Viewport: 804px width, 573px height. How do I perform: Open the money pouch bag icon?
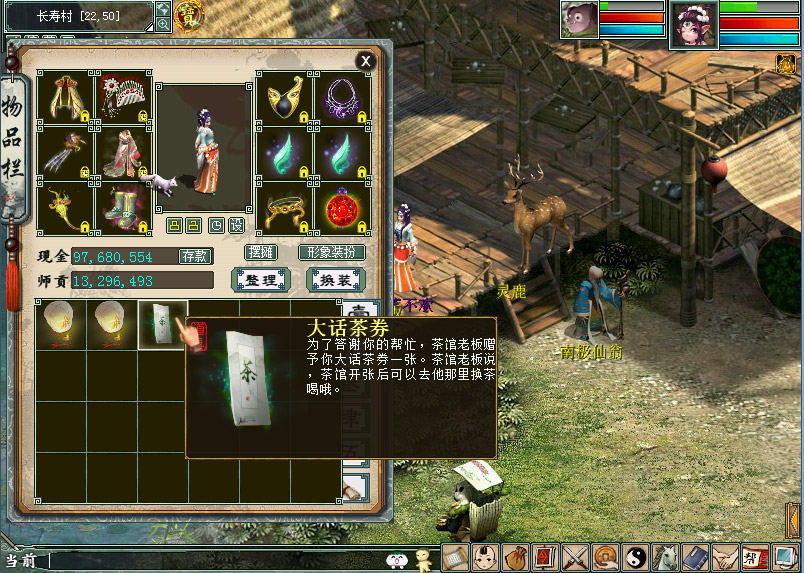coord(516,558)
